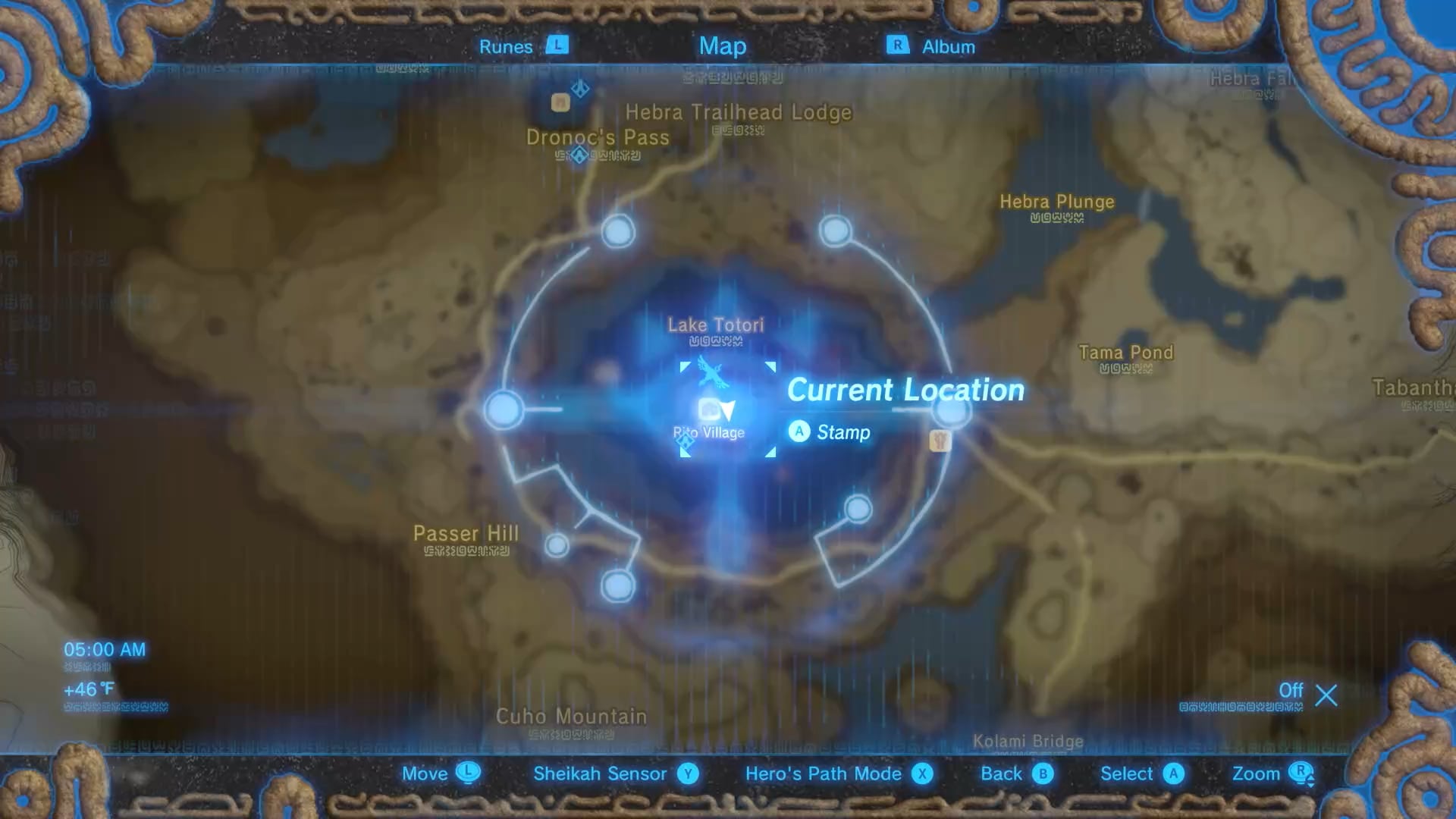Select the shrine marker below Rito Village

point(686,441)
